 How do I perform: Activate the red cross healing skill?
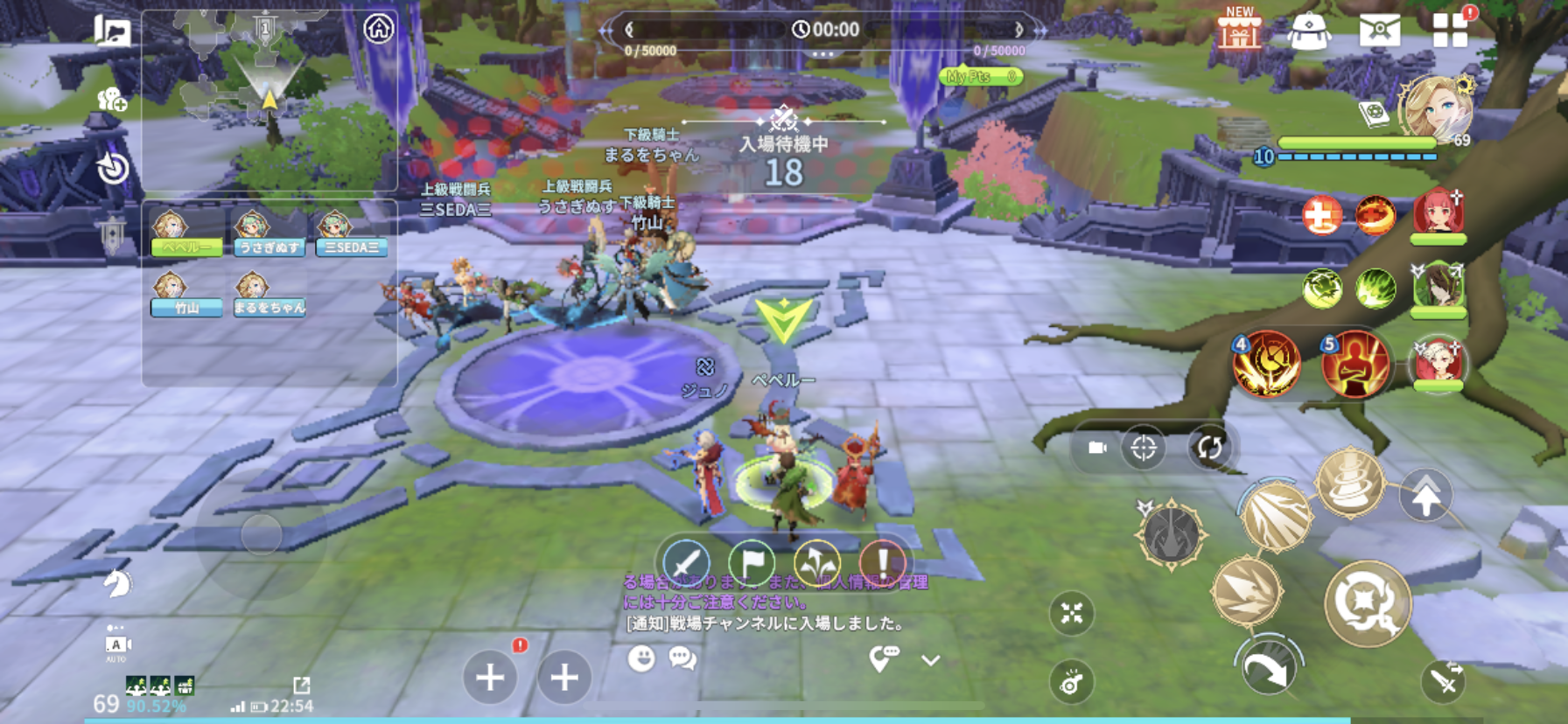point(1321,215)
